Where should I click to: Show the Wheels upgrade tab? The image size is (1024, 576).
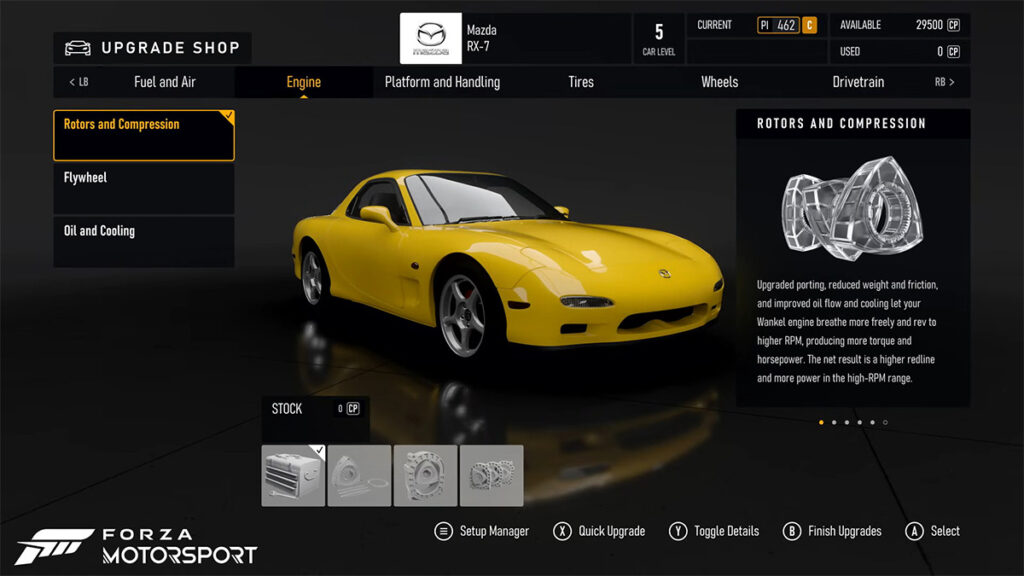719,82
